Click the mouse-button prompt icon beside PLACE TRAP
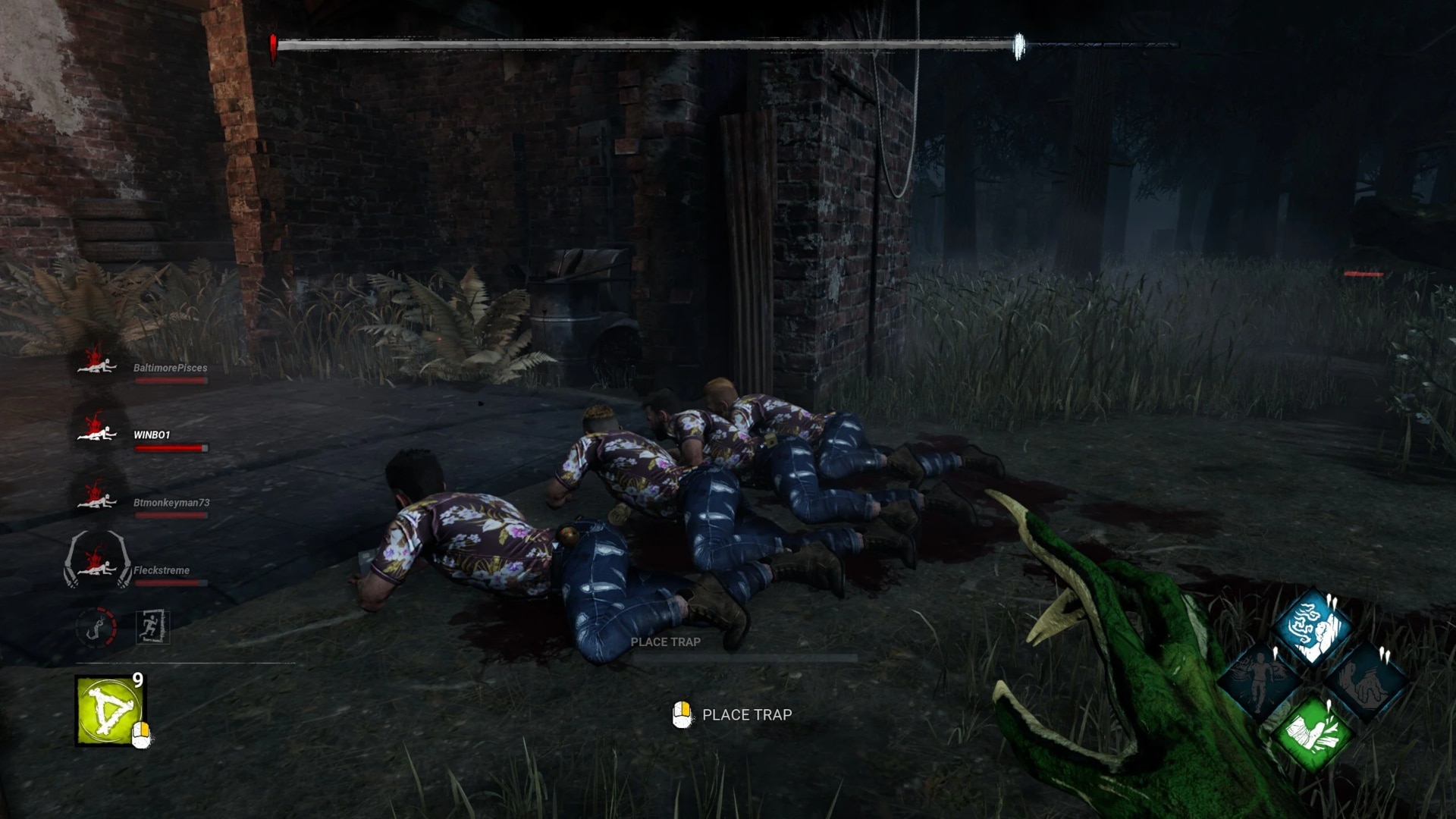 coord(682,714)
